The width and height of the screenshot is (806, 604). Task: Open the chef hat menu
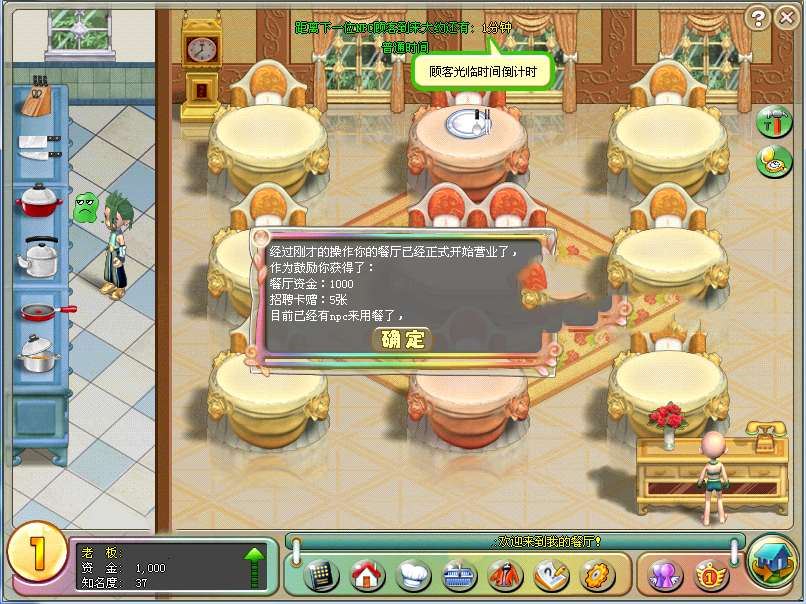tap(413, 575)
